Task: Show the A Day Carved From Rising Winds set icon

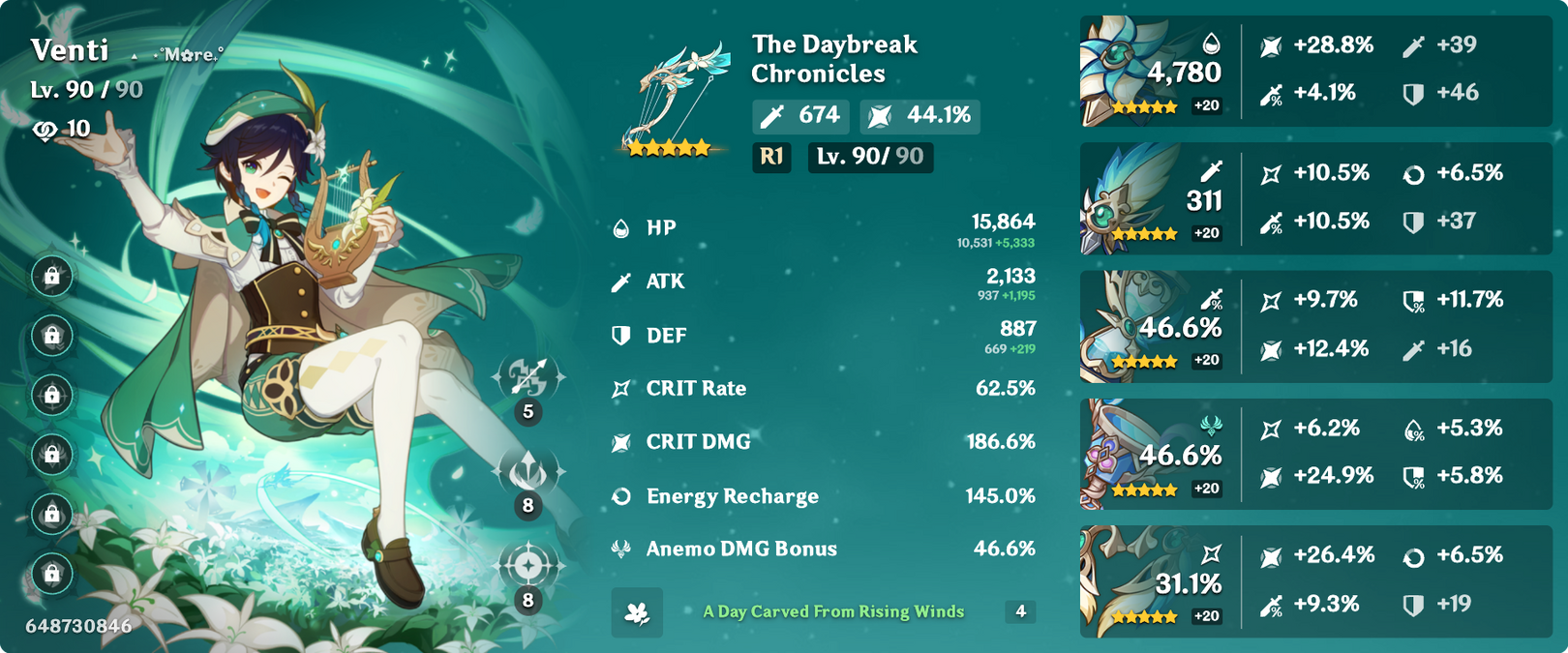Action: point(637,612)
